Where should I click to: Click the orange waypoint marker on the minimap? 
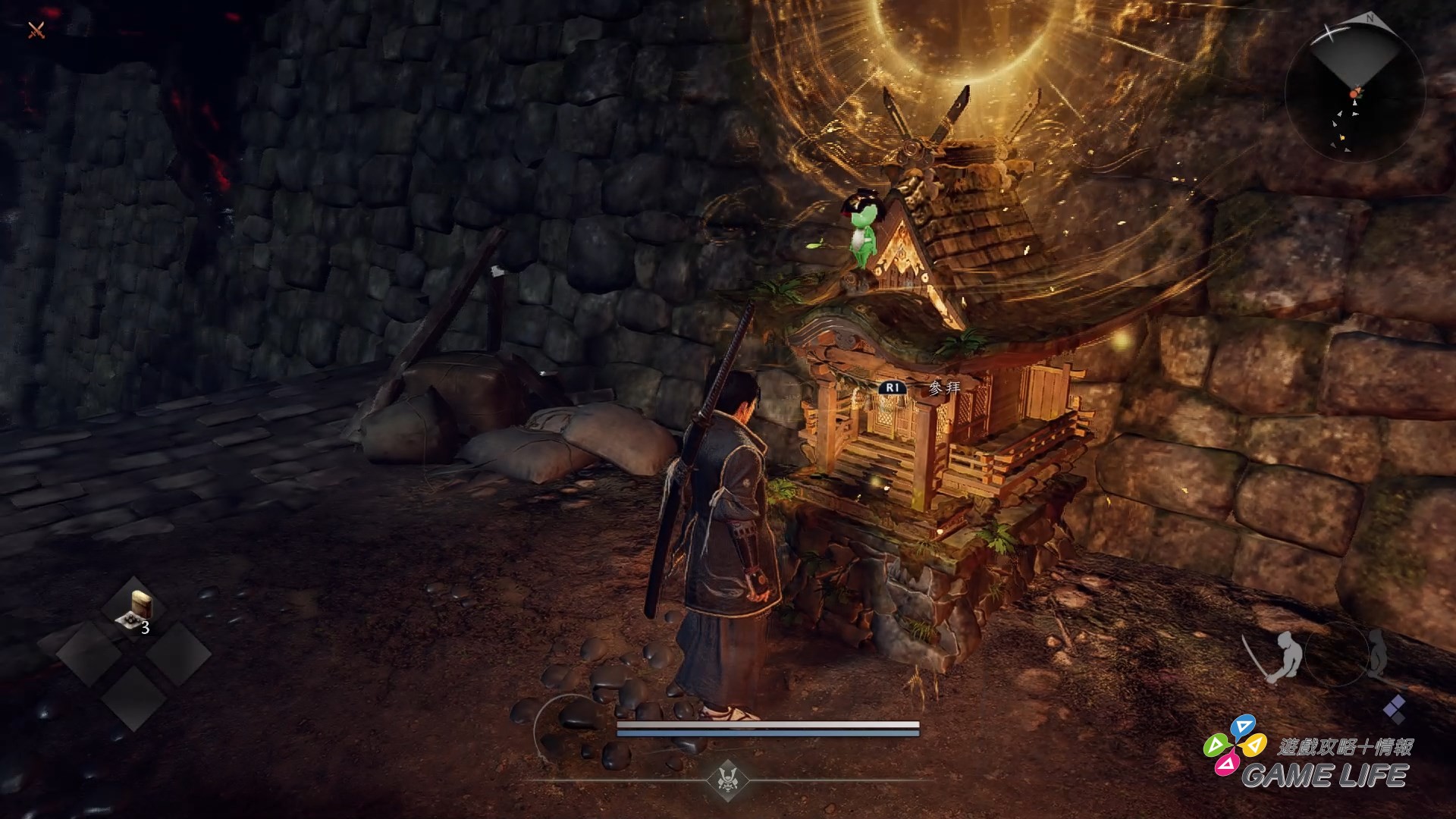coord(1354,93)
